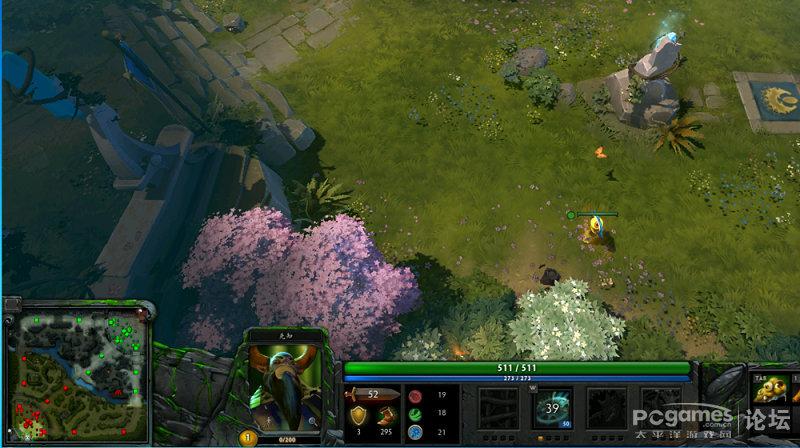
Task: Activate the ability on cooldown showing 39
Action: [x=552, y=408]
